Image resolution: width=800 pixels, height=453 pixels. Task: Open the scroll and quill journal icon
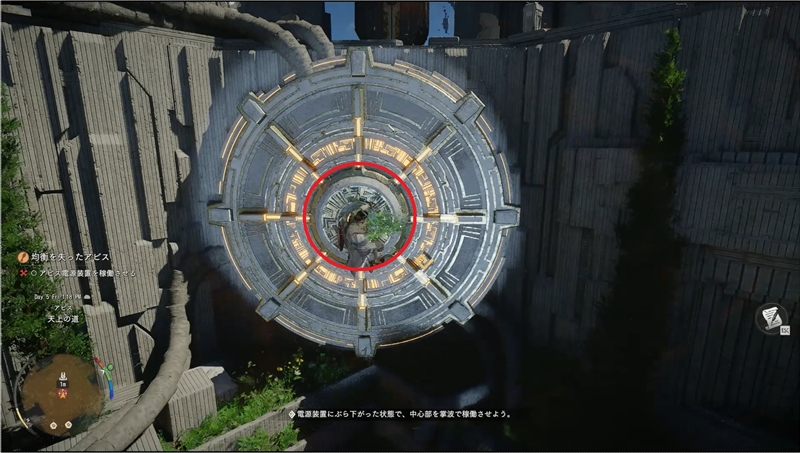[x=770, y=317]
